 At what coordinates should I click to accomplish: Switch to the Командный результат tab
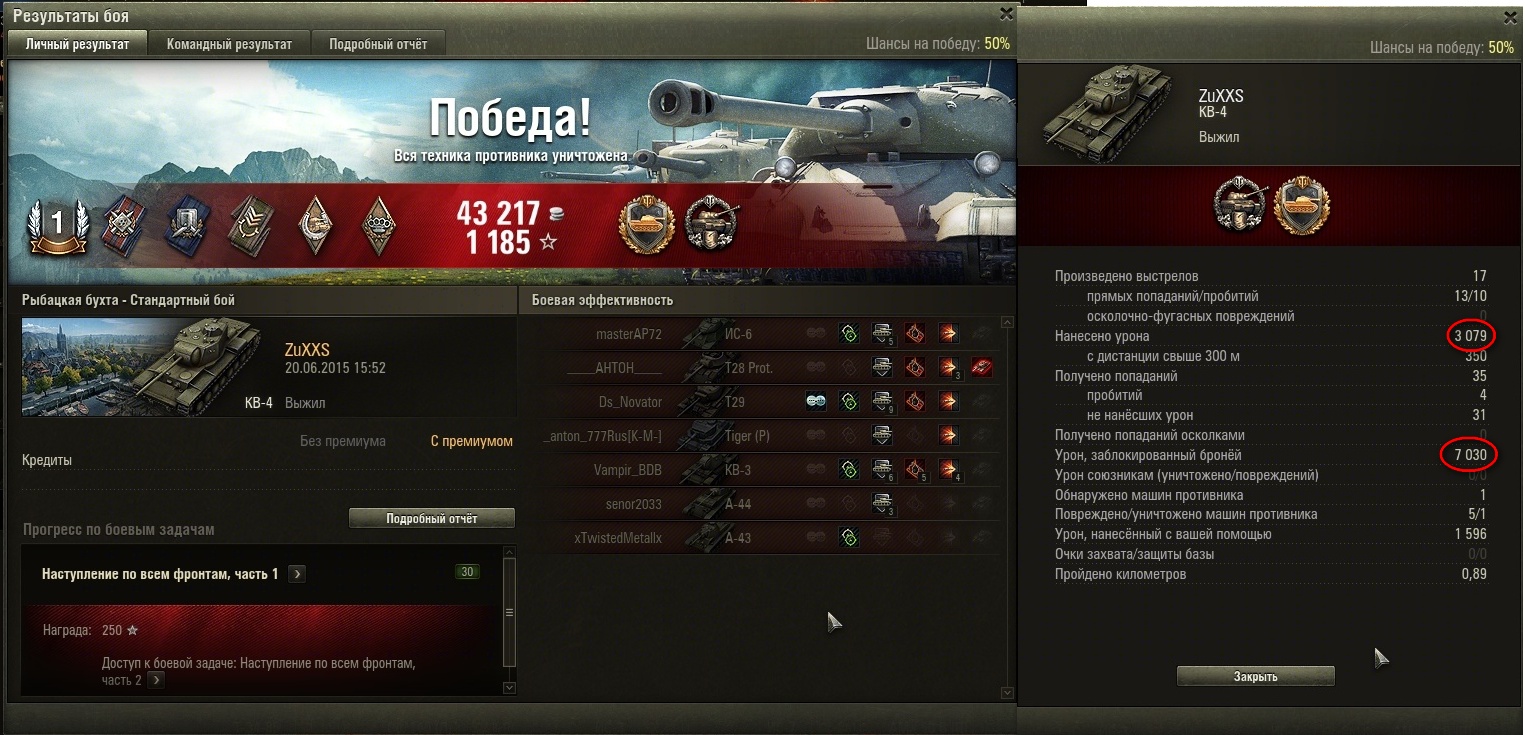(229, 44)
